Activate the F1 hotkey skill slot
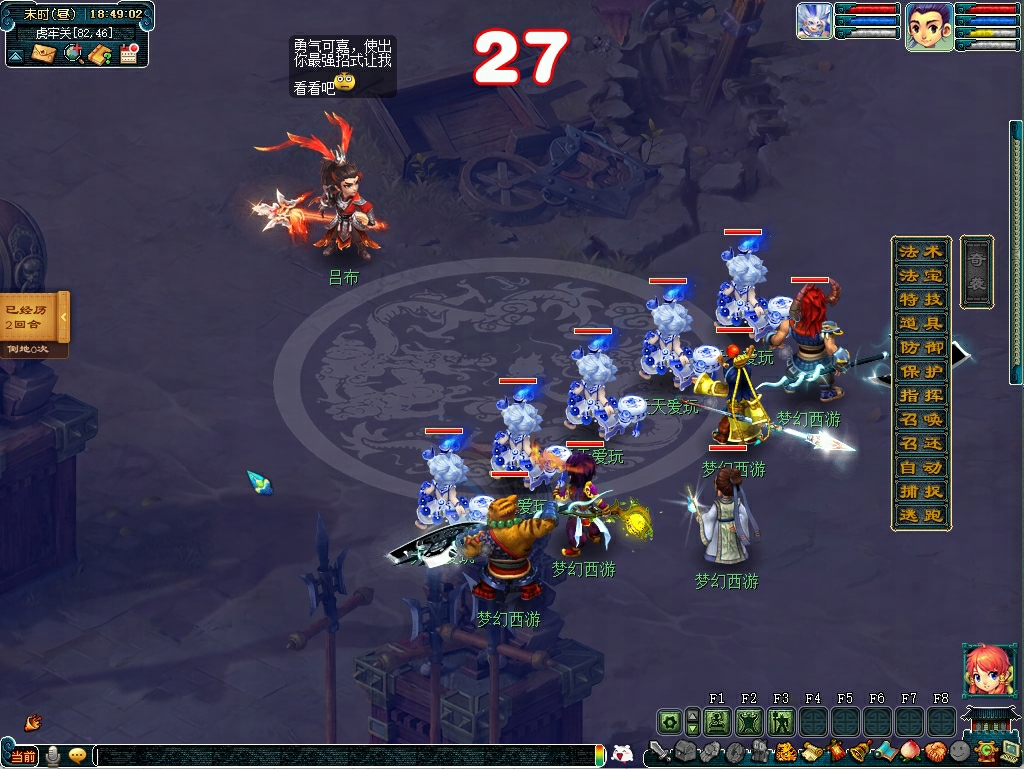Image resolution: width=1024 pixels, height=769 pixels. tap(716, 721)
